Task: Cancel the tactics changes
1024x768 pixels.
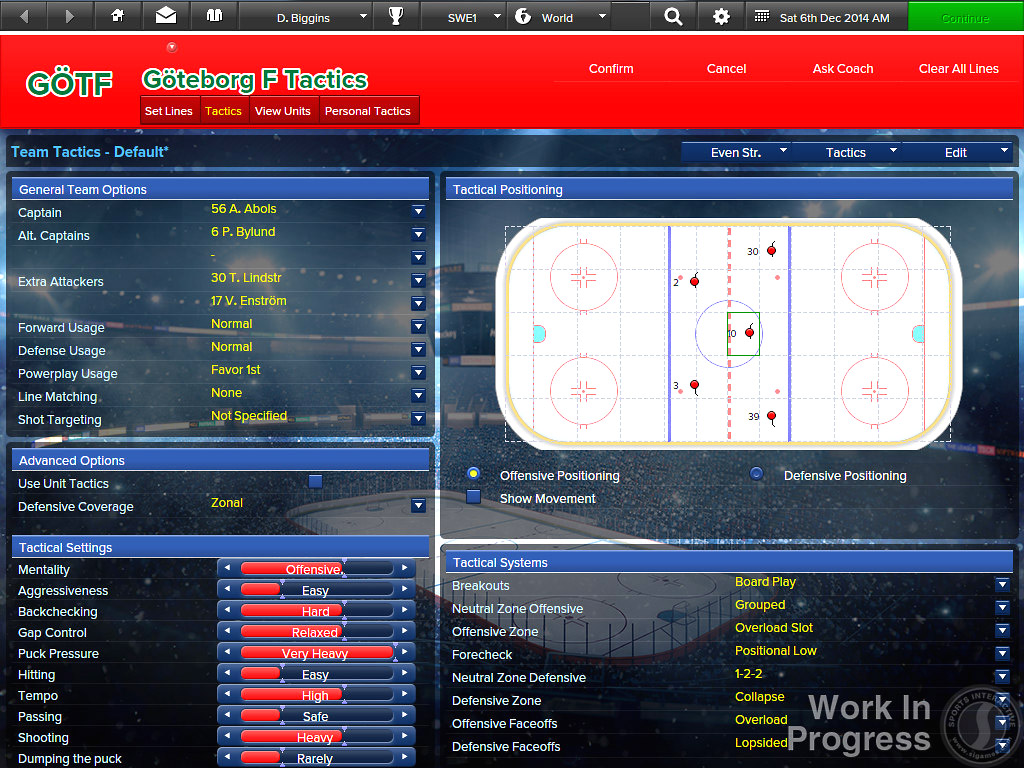Action: point(726,69)
